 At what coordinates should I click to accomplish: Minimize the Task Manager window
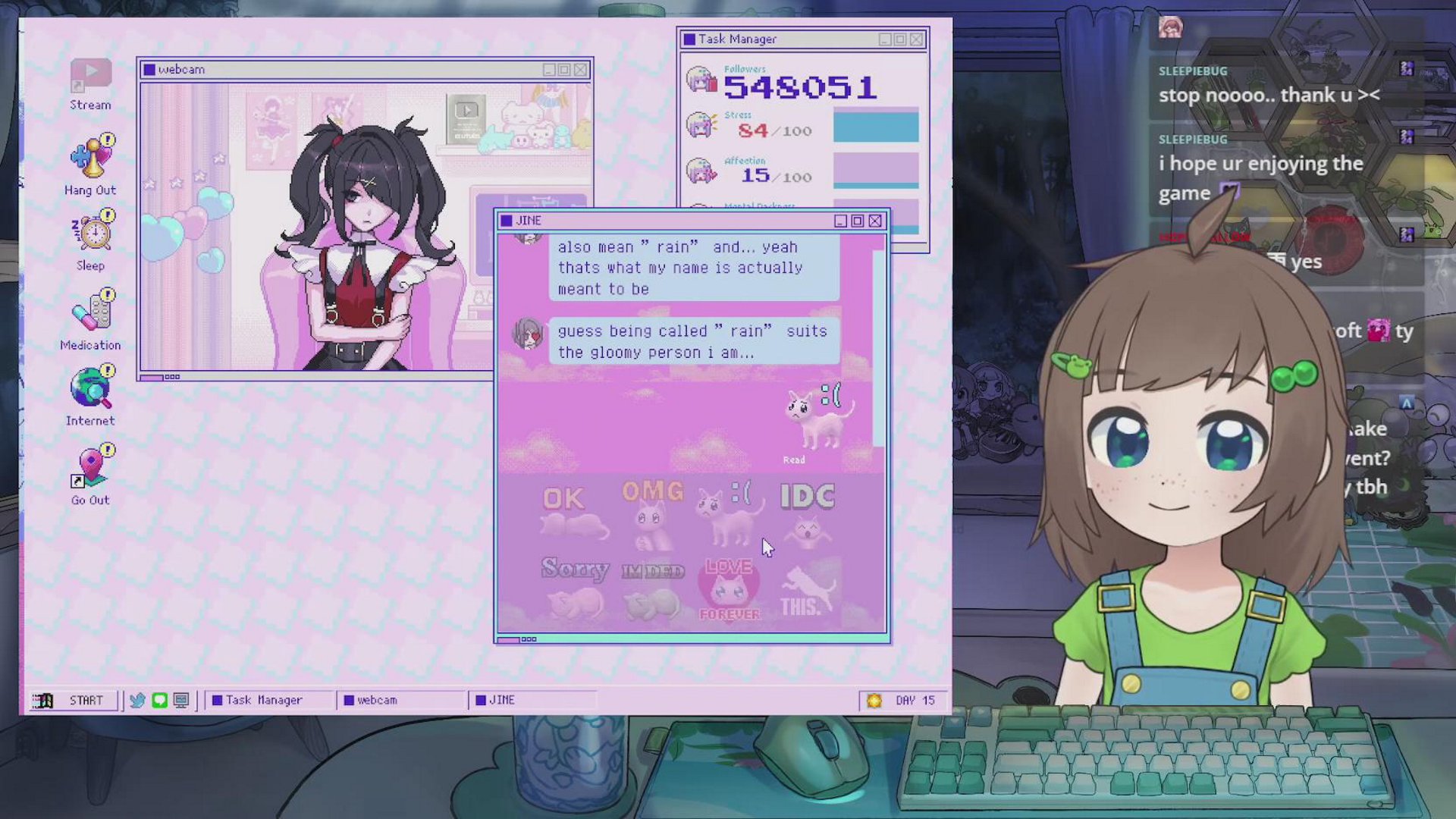pos(884,39)
